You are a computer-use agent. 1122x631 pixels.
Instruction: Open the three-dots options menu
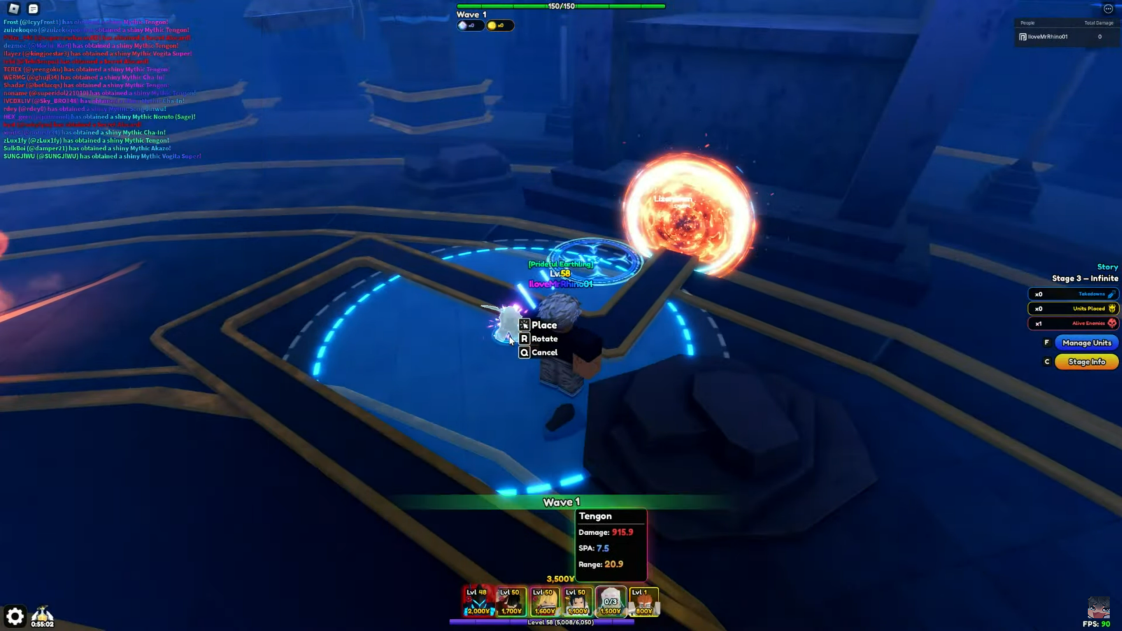click(1108, 9)
